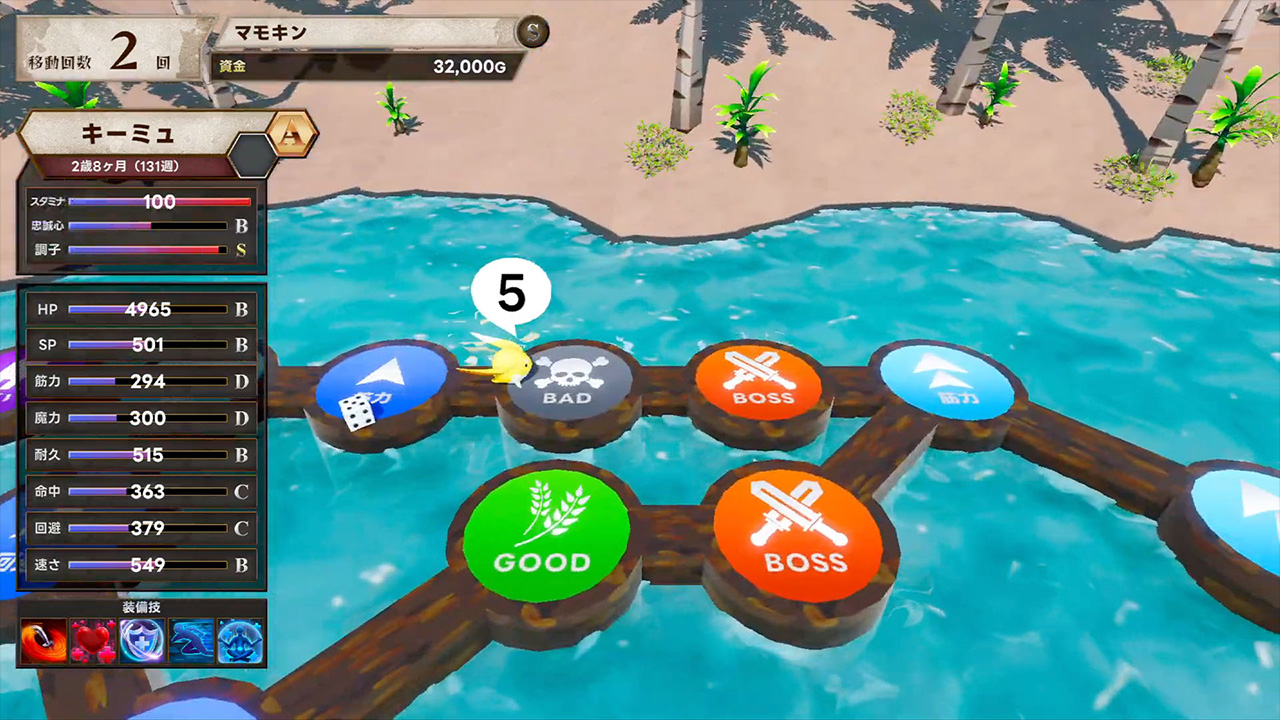Select the red heart healing skill icon
The width and height of the screenshot is (1280, 720).
pos(93,641)
